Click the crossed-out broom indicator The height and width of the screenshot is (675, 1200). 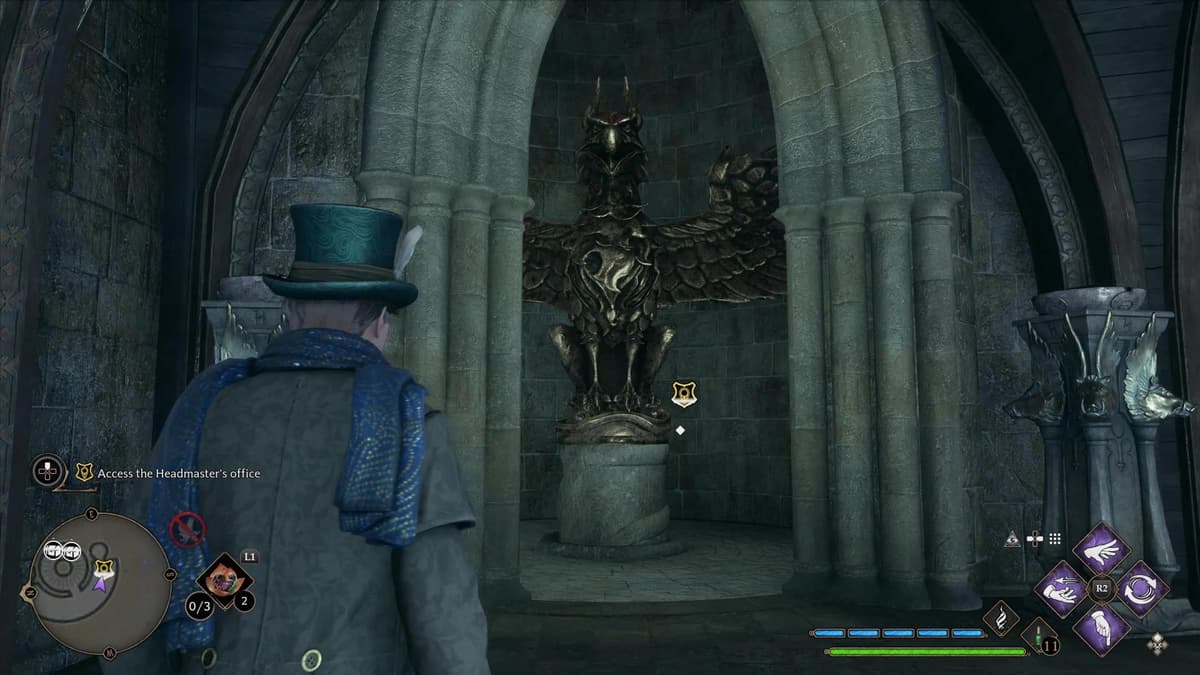coord(187,529)
